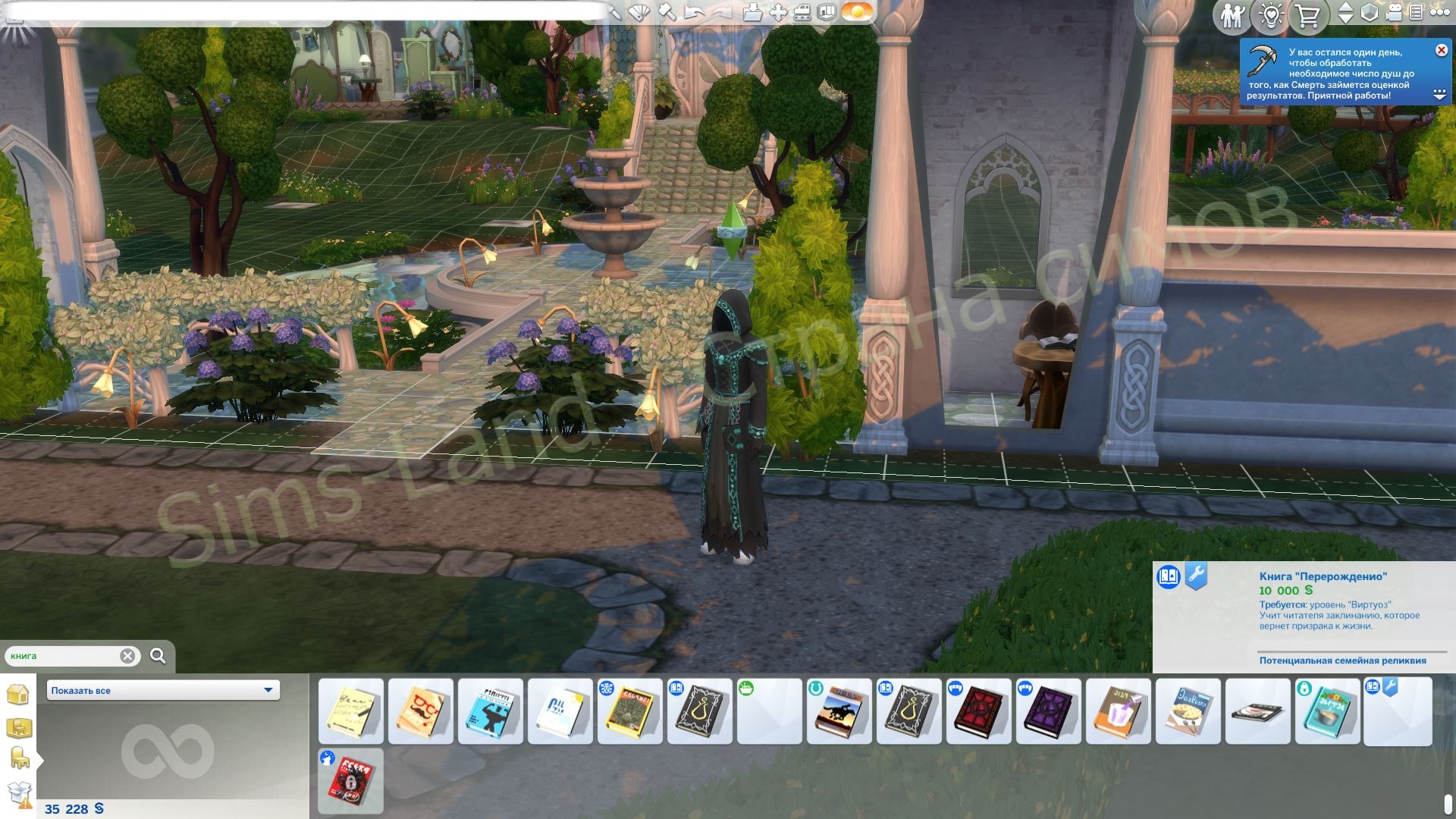This screenshot has height=819, width=1456.
Task: Click the magnifying glass search button
Action: point(158,656)
